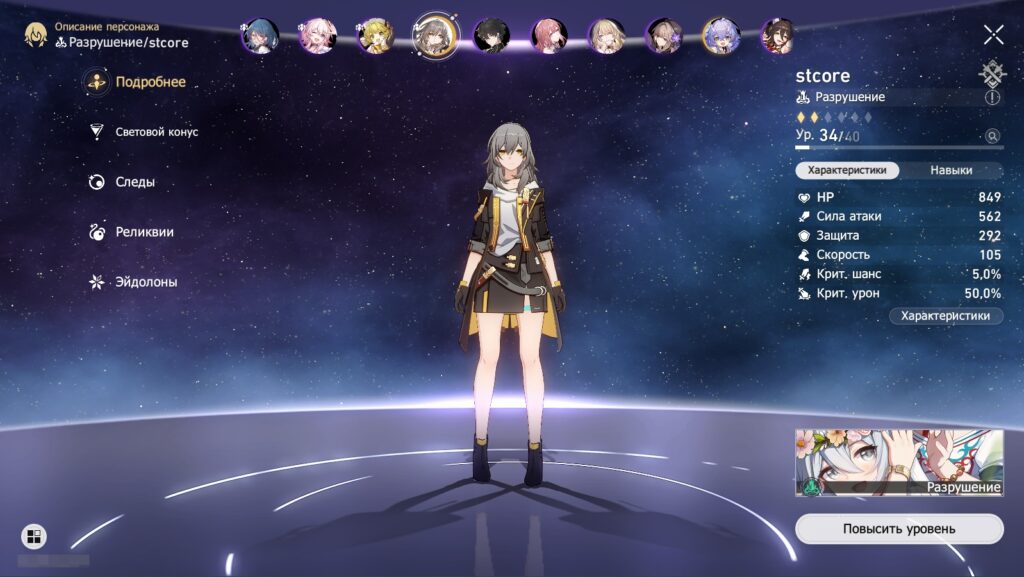Open the exclamation info icon beside Разрушение
Image resolution: width=1024 pixels, height=577 pixels.
[992, 98]
